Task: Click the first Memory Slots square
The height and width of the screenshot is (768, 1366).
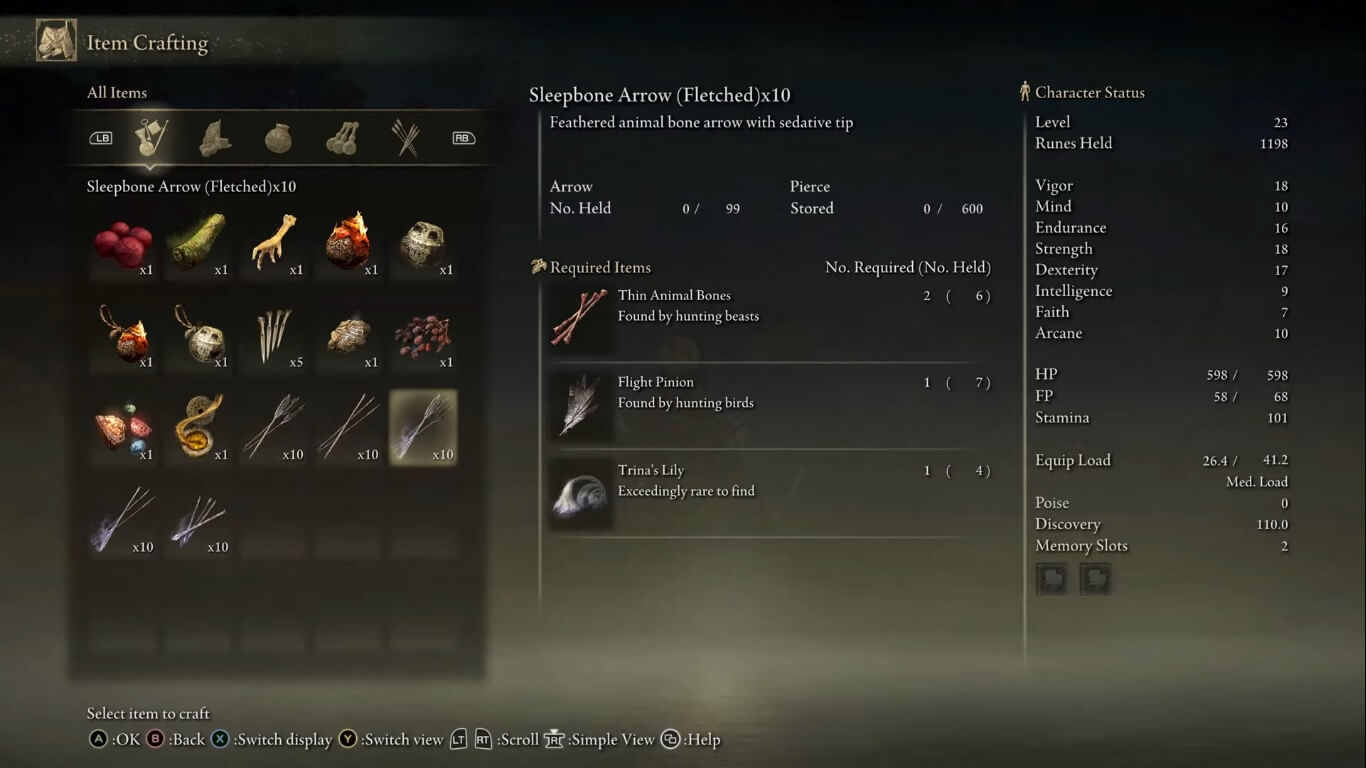Action: coord(1051,578)
